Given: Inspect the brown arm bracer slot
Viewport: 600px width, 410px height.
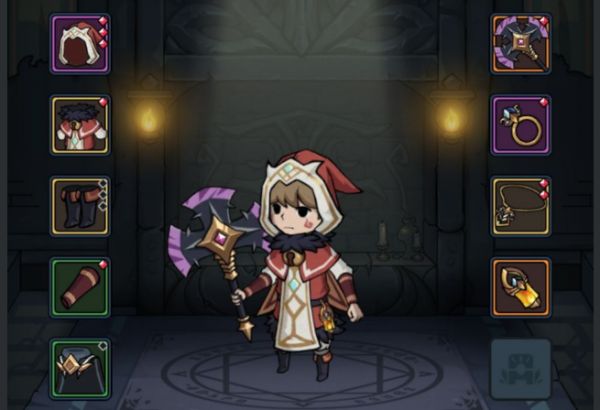Looking at the screenshot, I should coord(80,287).
